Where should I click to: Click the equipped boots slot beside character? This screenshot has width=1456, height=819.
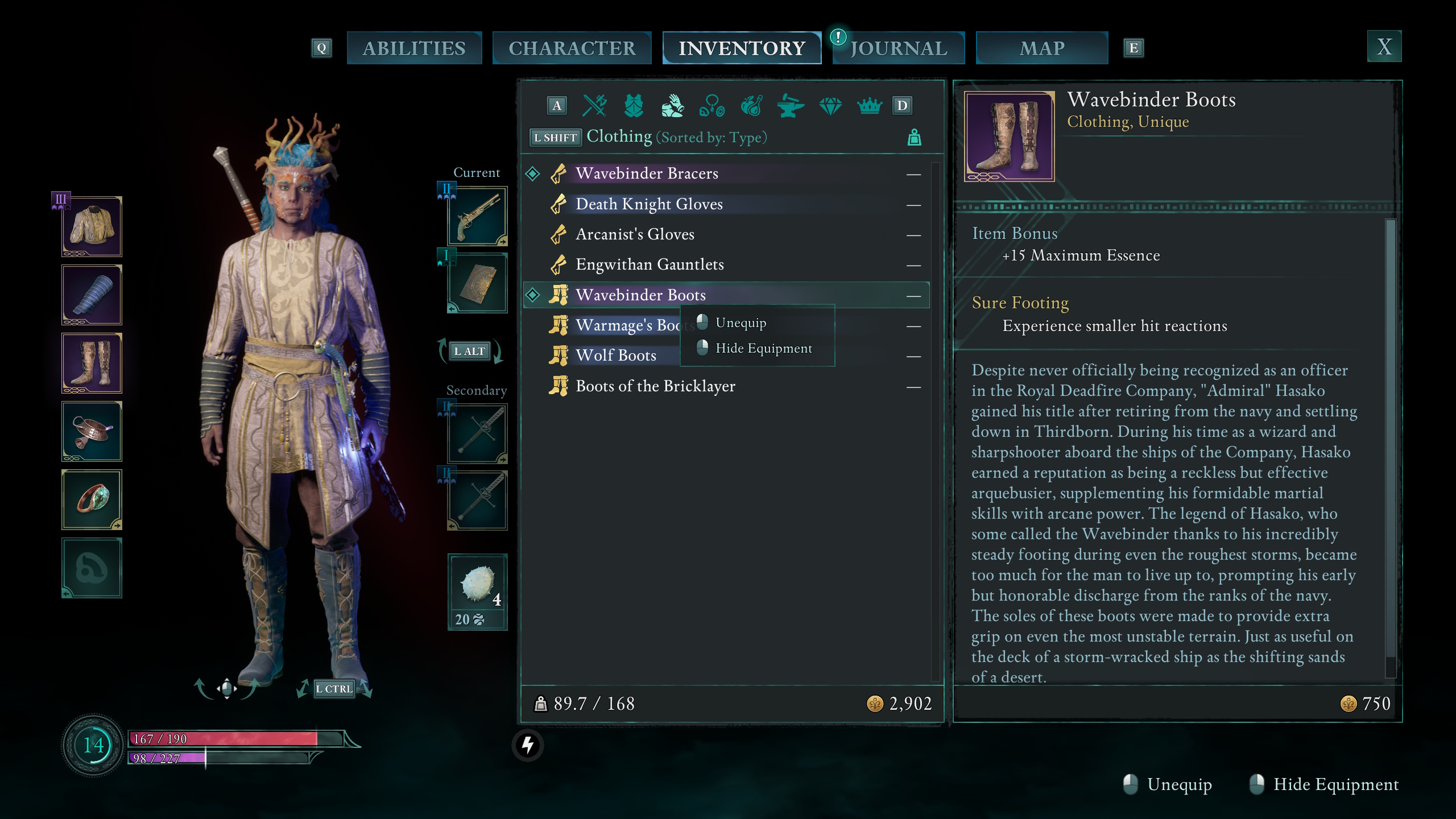tap(92, 363)
